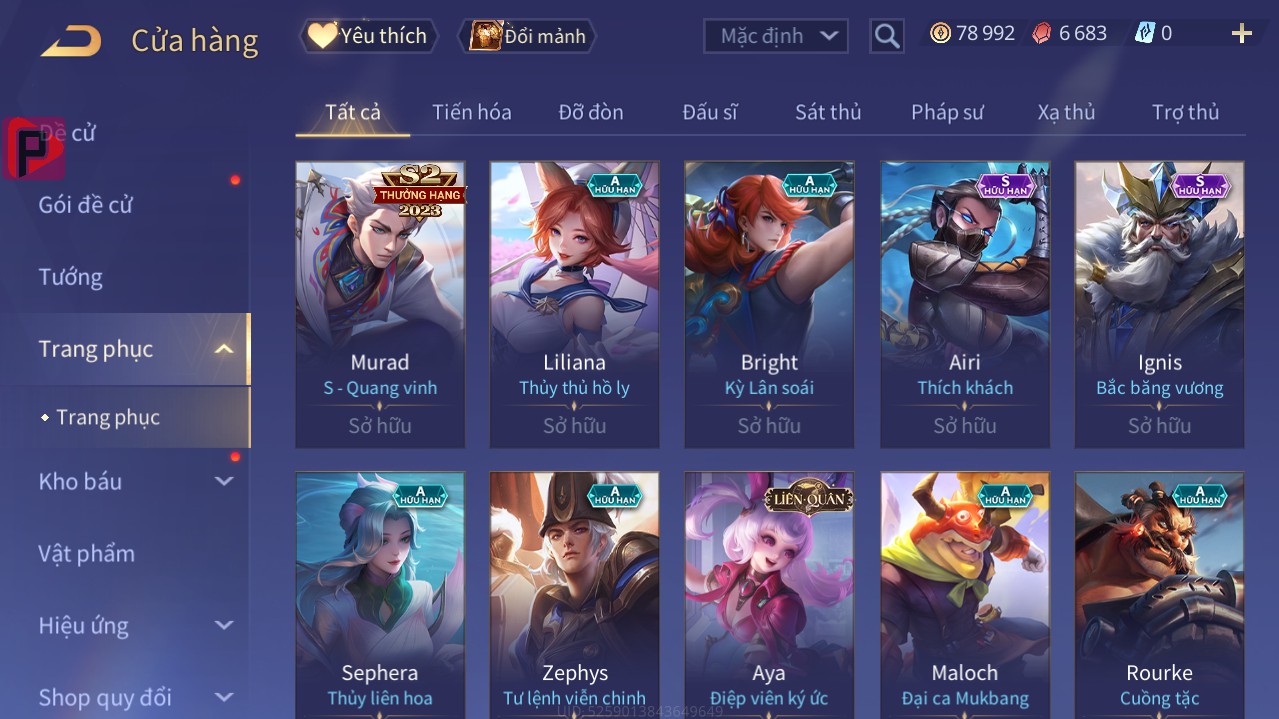Go back using the return arrow

(x=71, y=41)
